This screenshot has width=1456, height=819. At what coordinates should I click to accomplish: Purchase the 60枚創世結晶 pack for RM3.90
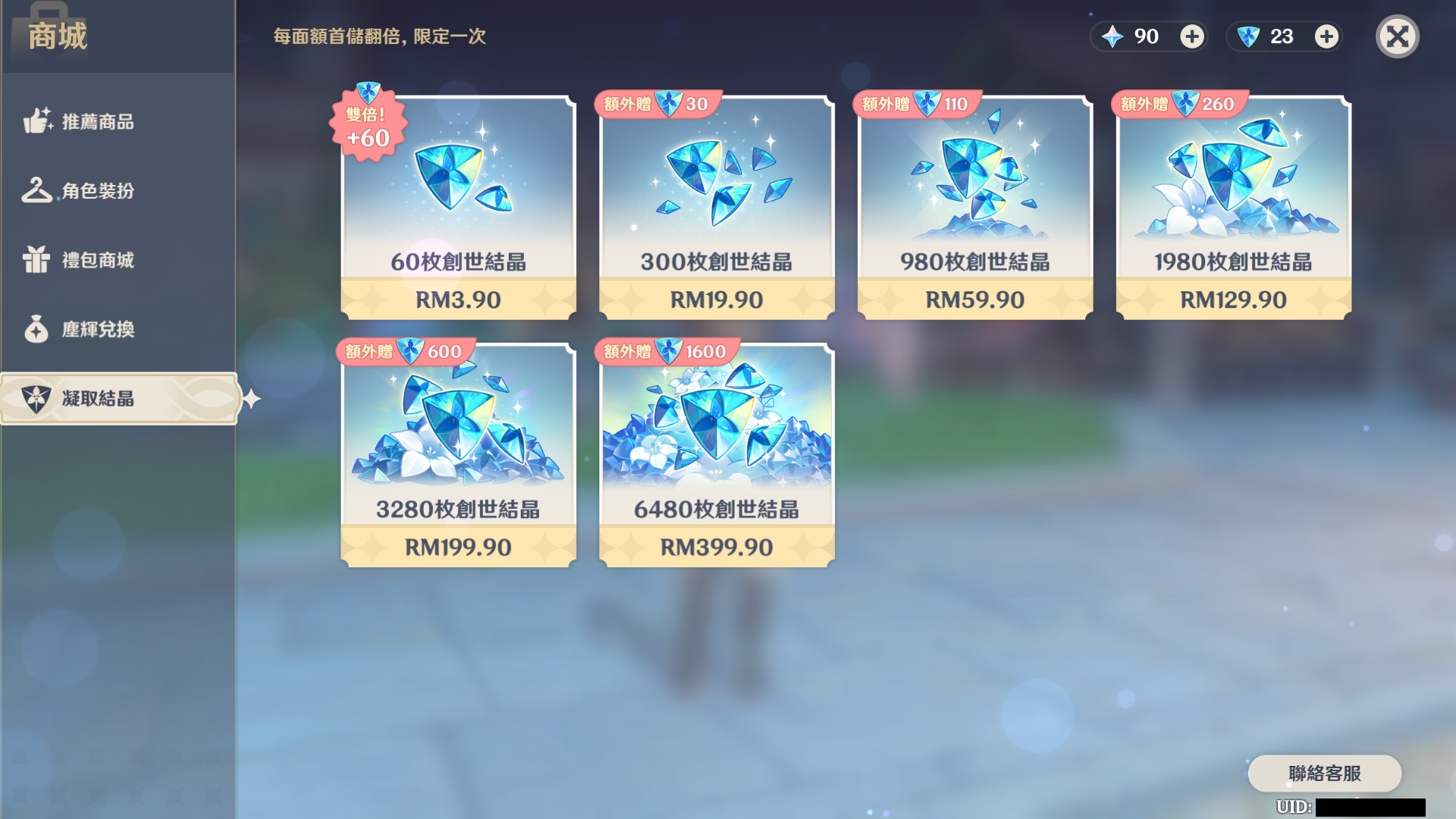pyautogui.click(x=458, y=205)
